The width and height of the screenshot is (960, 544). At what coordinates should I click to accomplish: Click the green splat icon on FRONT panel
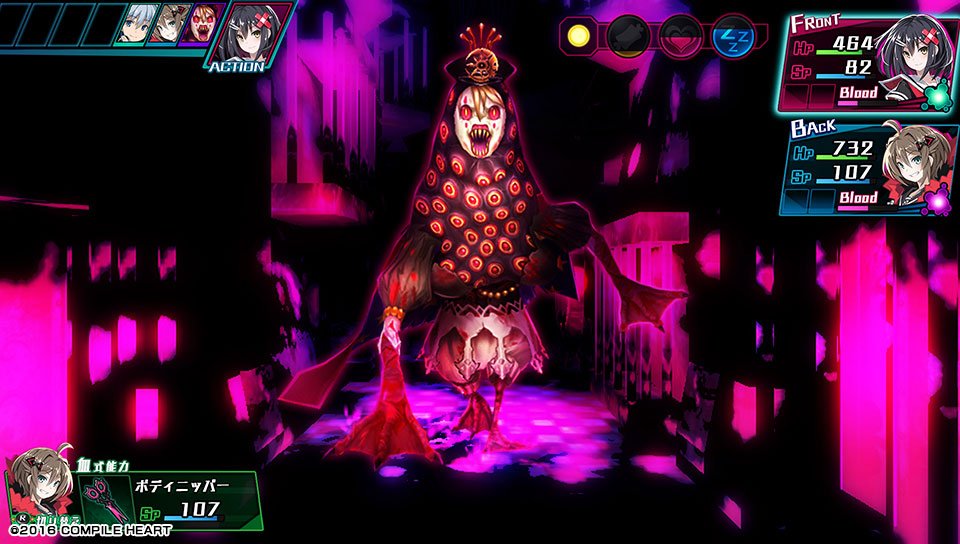939,97
